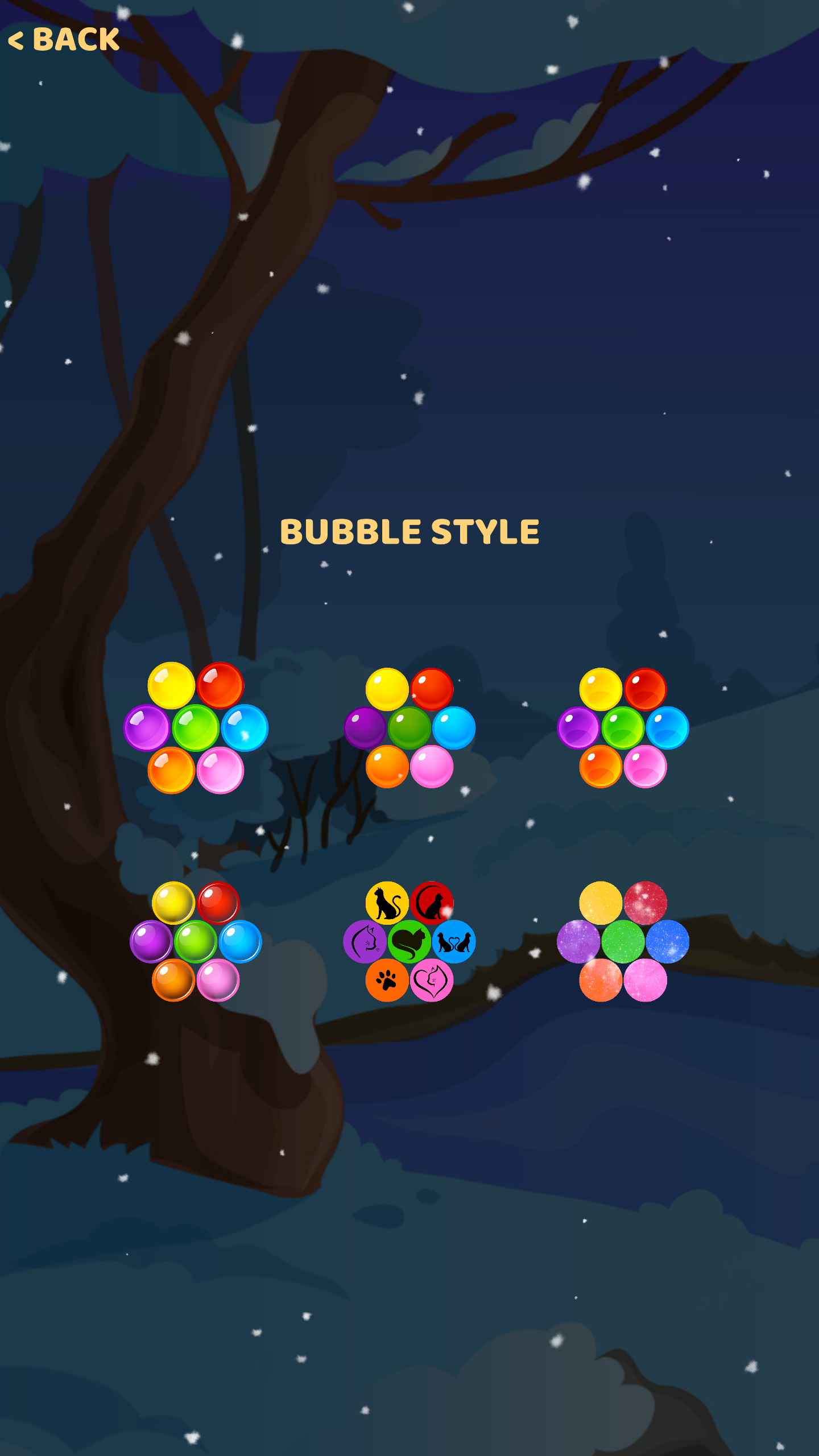The width and height of the screenshot is (819, 1456).
Task: Select the blue twin cats heart bubble icon
Action: coord(453,941)
